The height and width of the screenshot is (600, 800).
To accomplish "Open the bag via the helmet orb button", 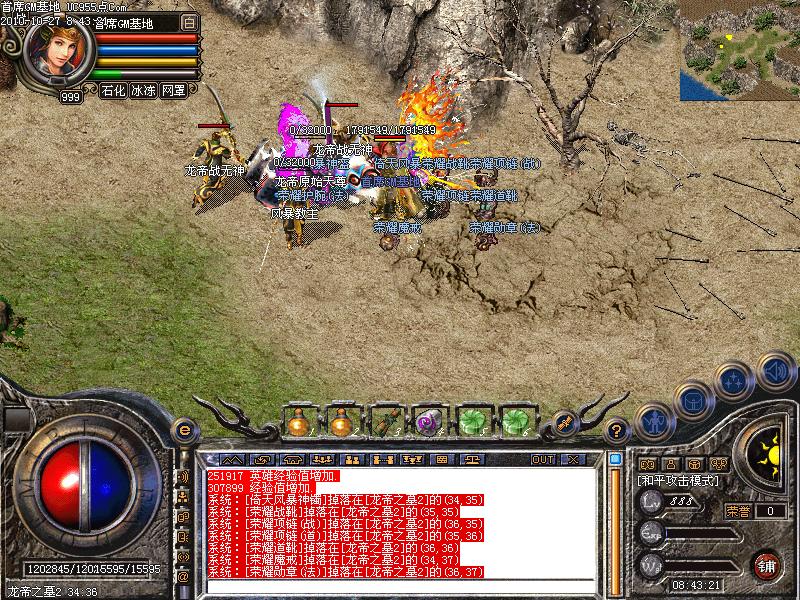I will 692,402.
